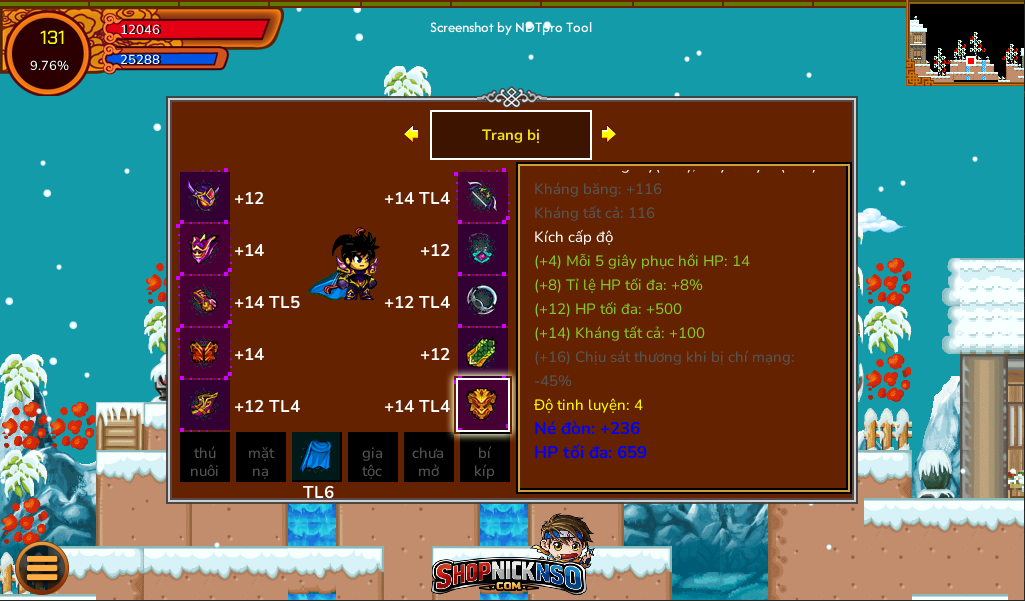The image size is (1025, 601).
Task: Select the +14 TL5 gloves slot
Action: click(205, 301)
